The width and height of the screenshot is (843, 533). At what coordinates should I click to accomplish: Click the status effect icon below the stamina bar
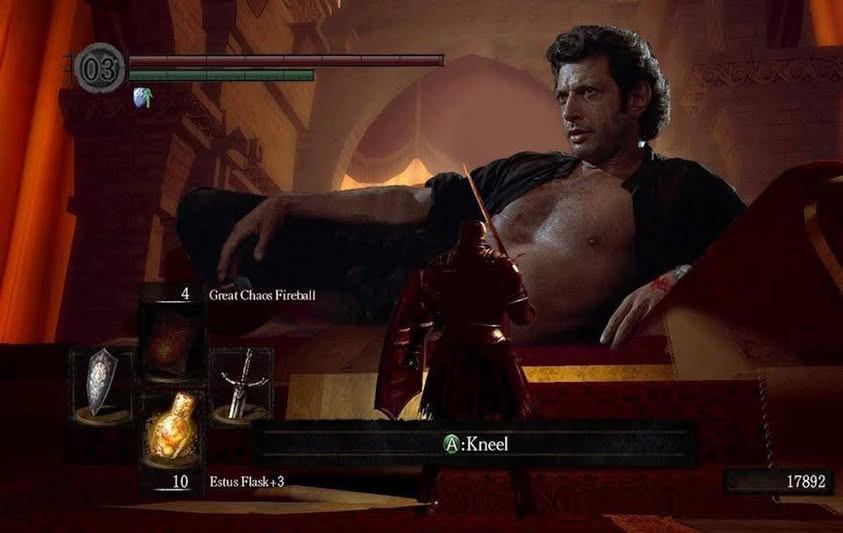[143, 97]
